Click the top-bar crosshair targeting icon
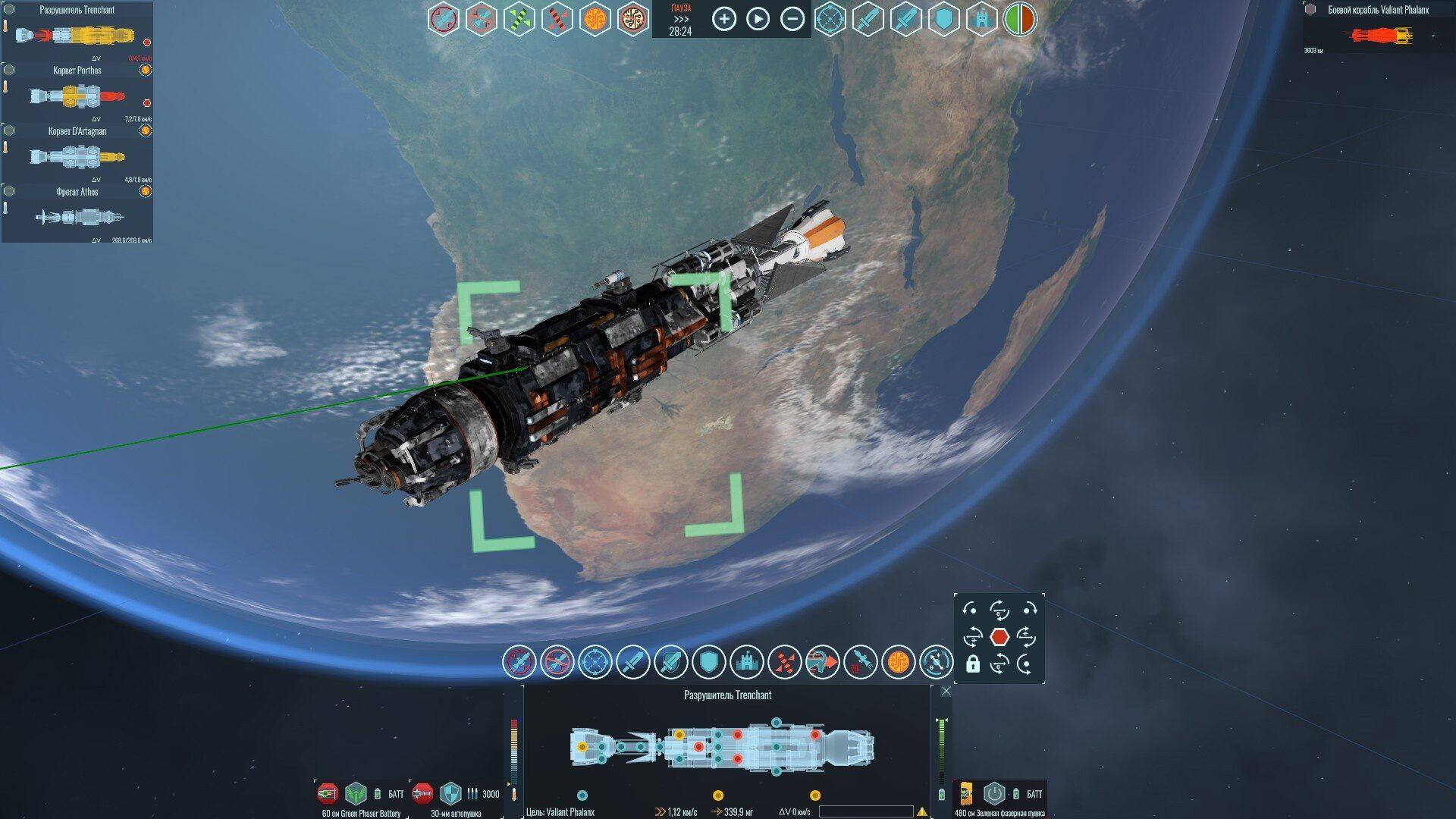The width and height of the screenshot is (1456, 819). tap(830, 19)
